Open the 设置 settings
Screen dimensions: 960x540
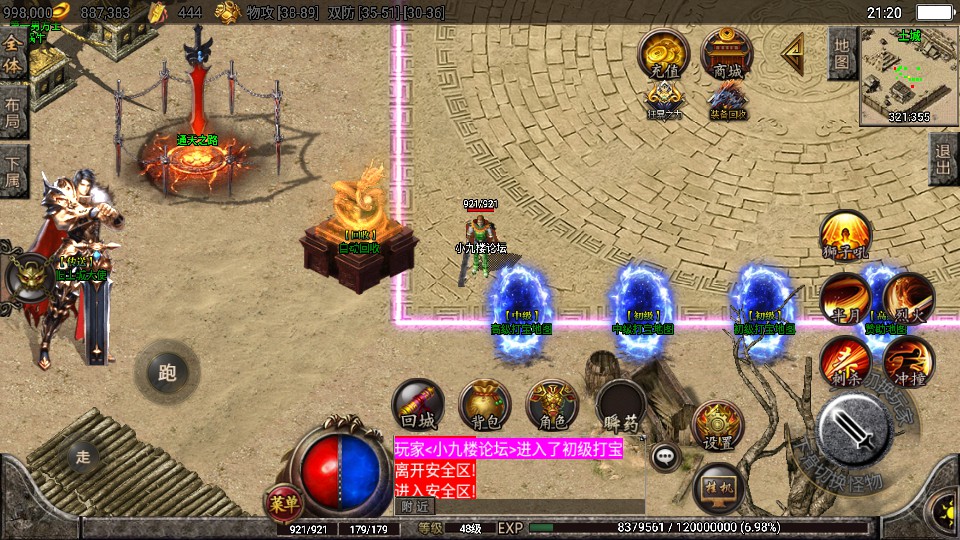coord(717,427)
